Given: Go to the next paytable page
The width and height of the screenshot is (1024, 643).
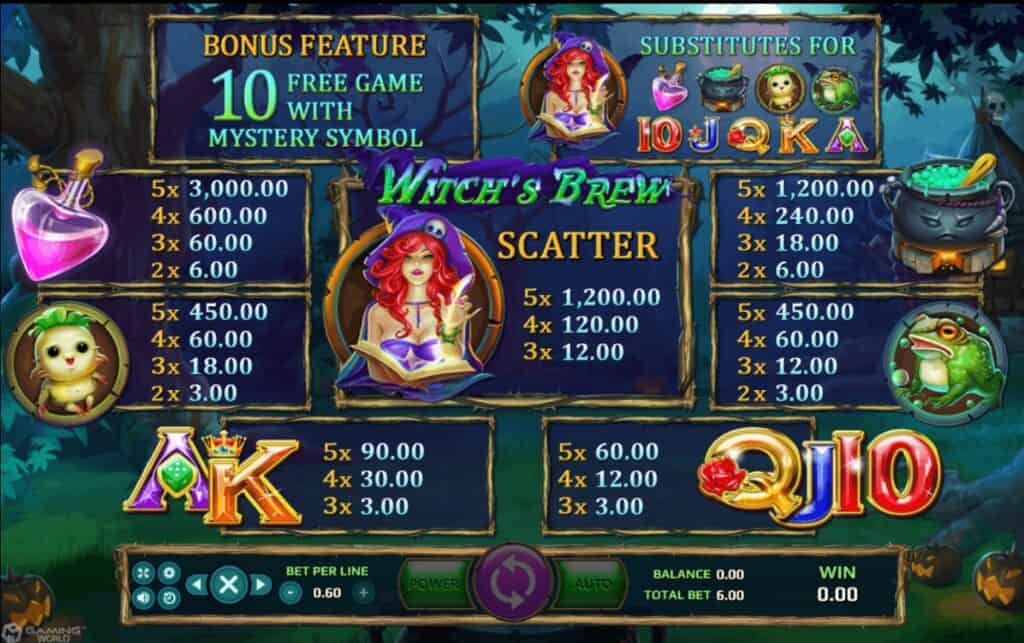Looking at the screenshot, I should tap(262, 584).
